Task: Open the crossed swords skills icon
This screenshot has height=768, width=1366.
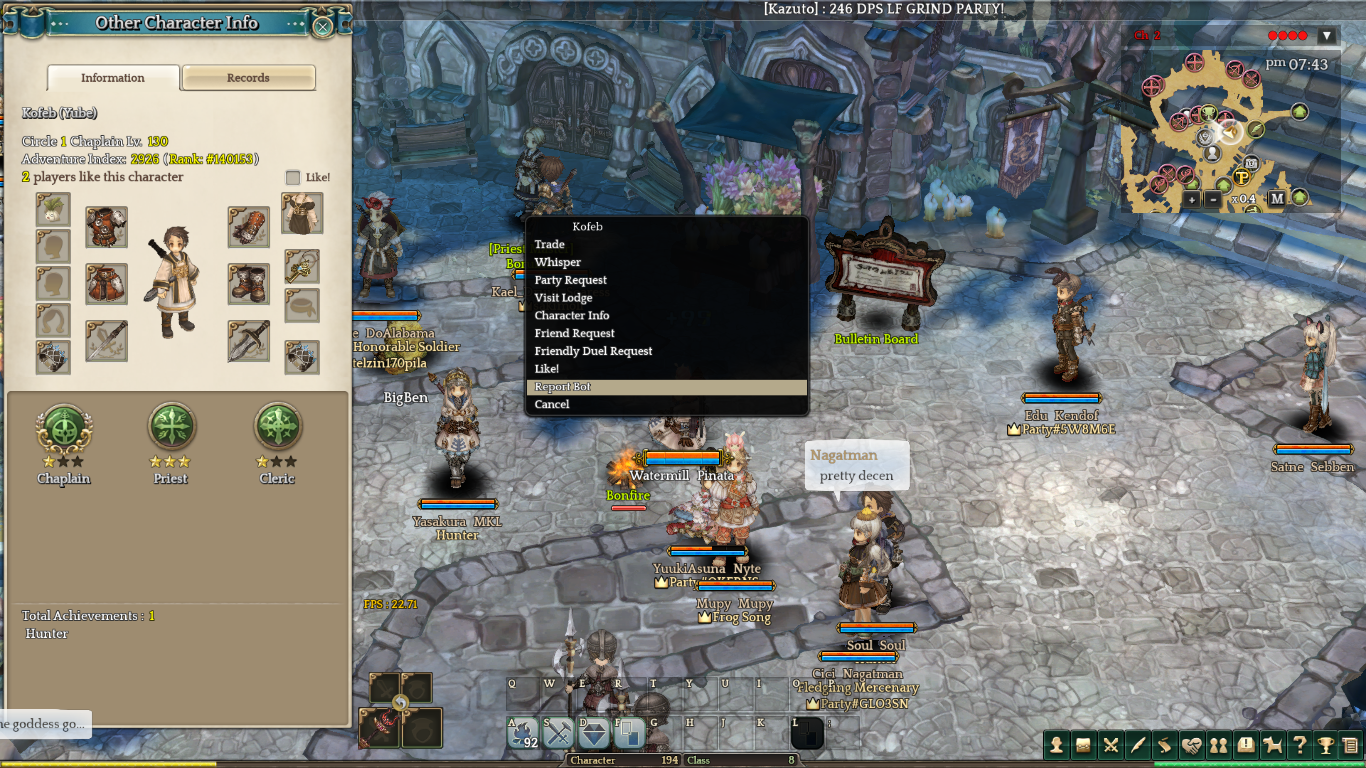Action: [x=1110, y=745]
